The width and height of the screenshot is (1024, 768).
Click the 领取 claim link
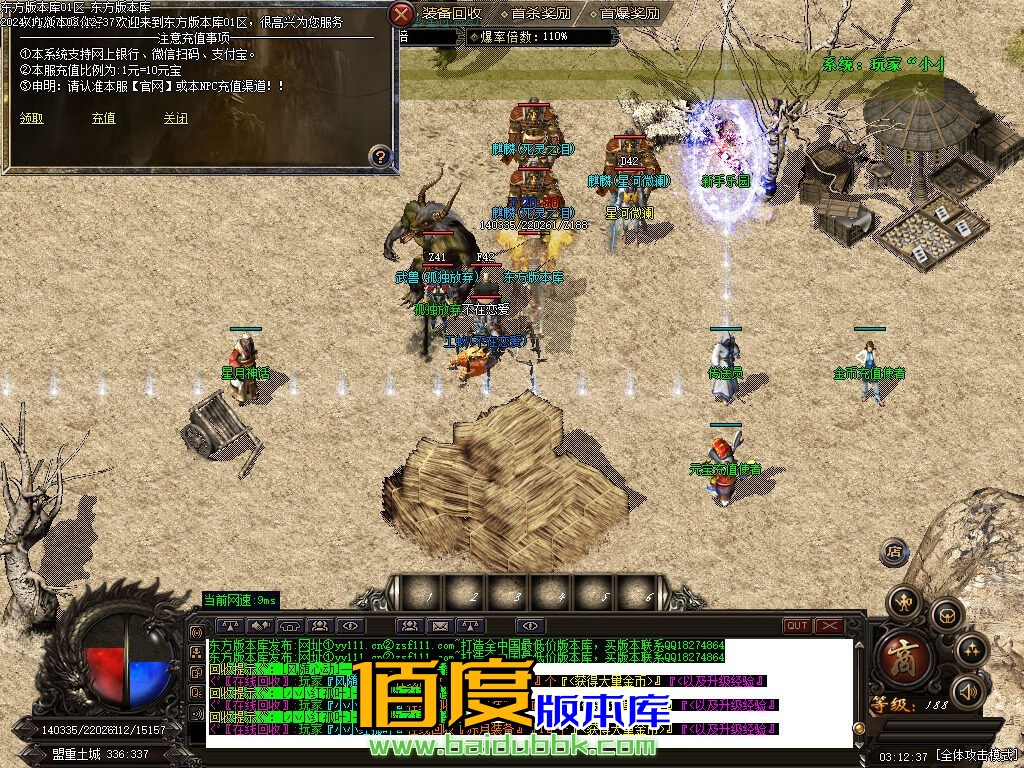pos(31,118)
